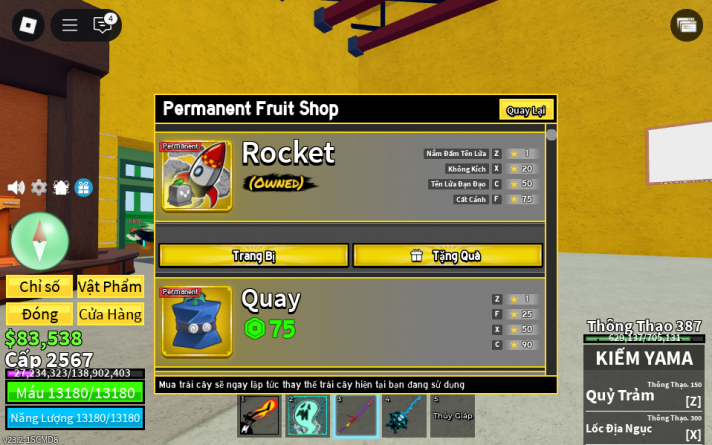This screenshot has height=445, width=712.
Task: Select the Rocket fruit thumbnail
Action: pos(197,176)
